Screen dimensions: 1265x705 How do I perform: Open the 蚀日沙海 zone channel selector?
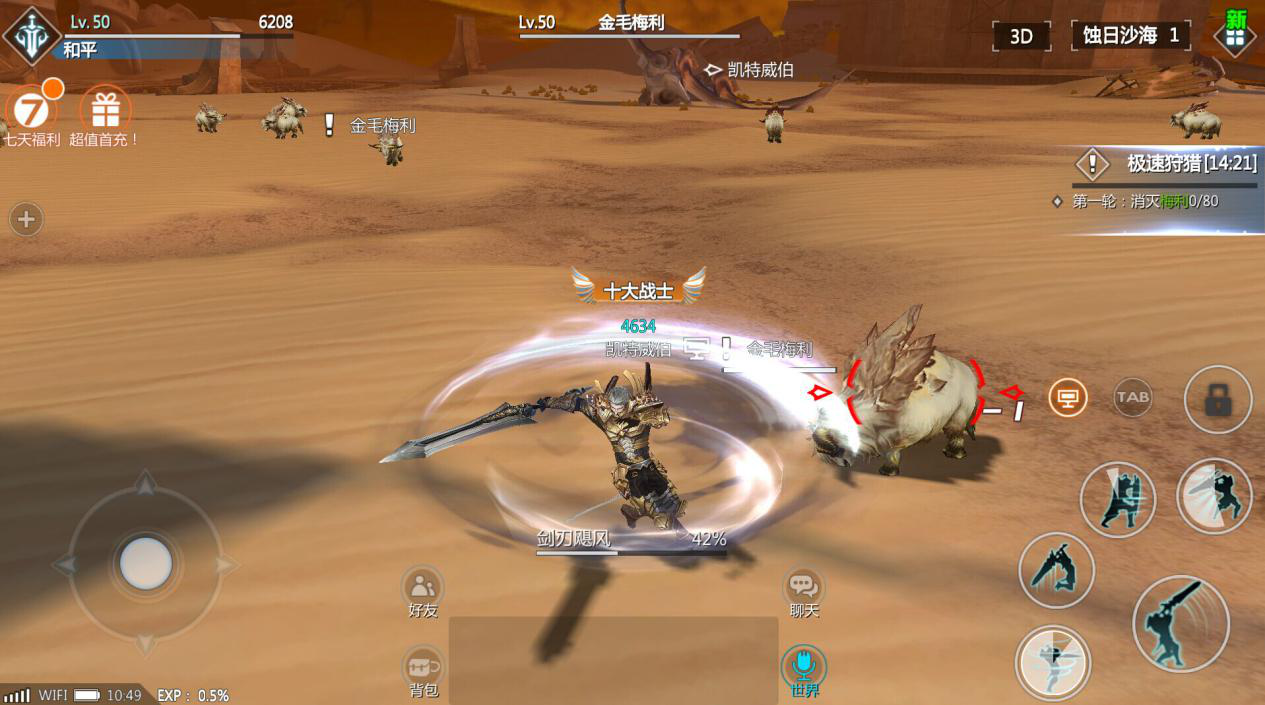tap(1130, 35)
